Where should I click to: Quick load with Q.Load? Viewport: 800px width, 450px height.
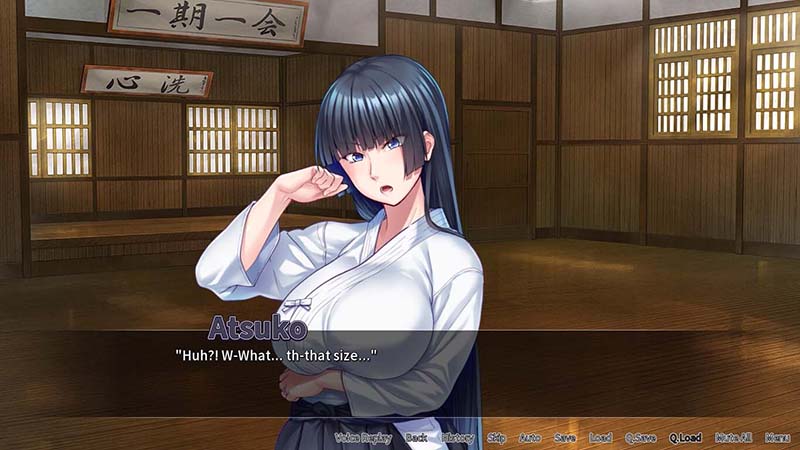685,438
